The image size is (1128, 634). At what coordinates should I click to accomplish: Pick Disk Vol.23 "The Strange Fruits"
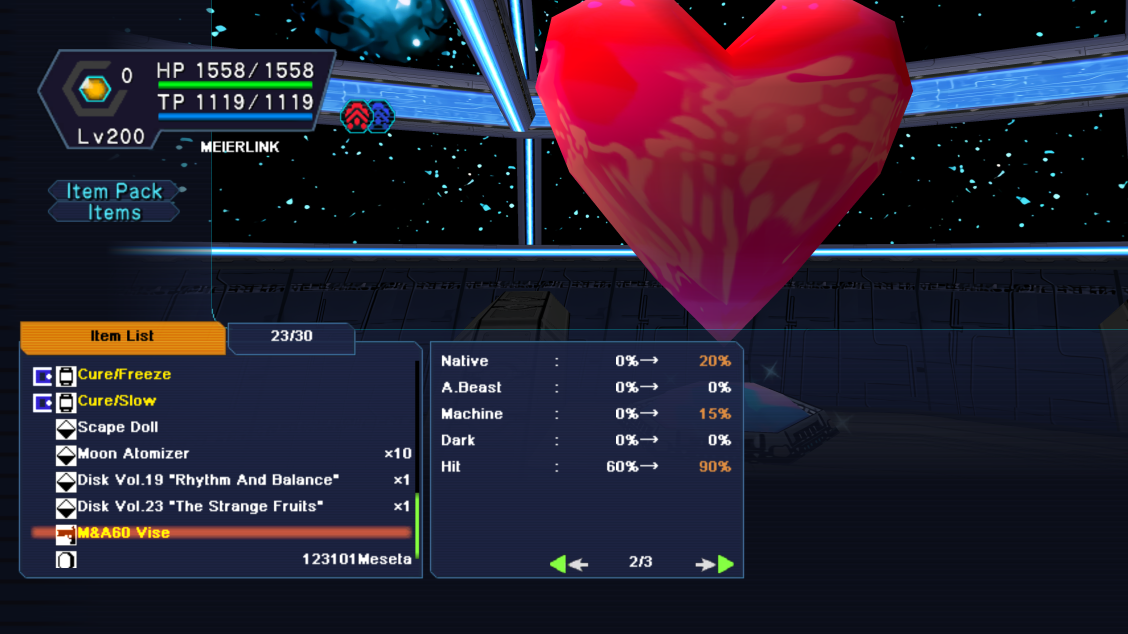[x=200, y=506]
